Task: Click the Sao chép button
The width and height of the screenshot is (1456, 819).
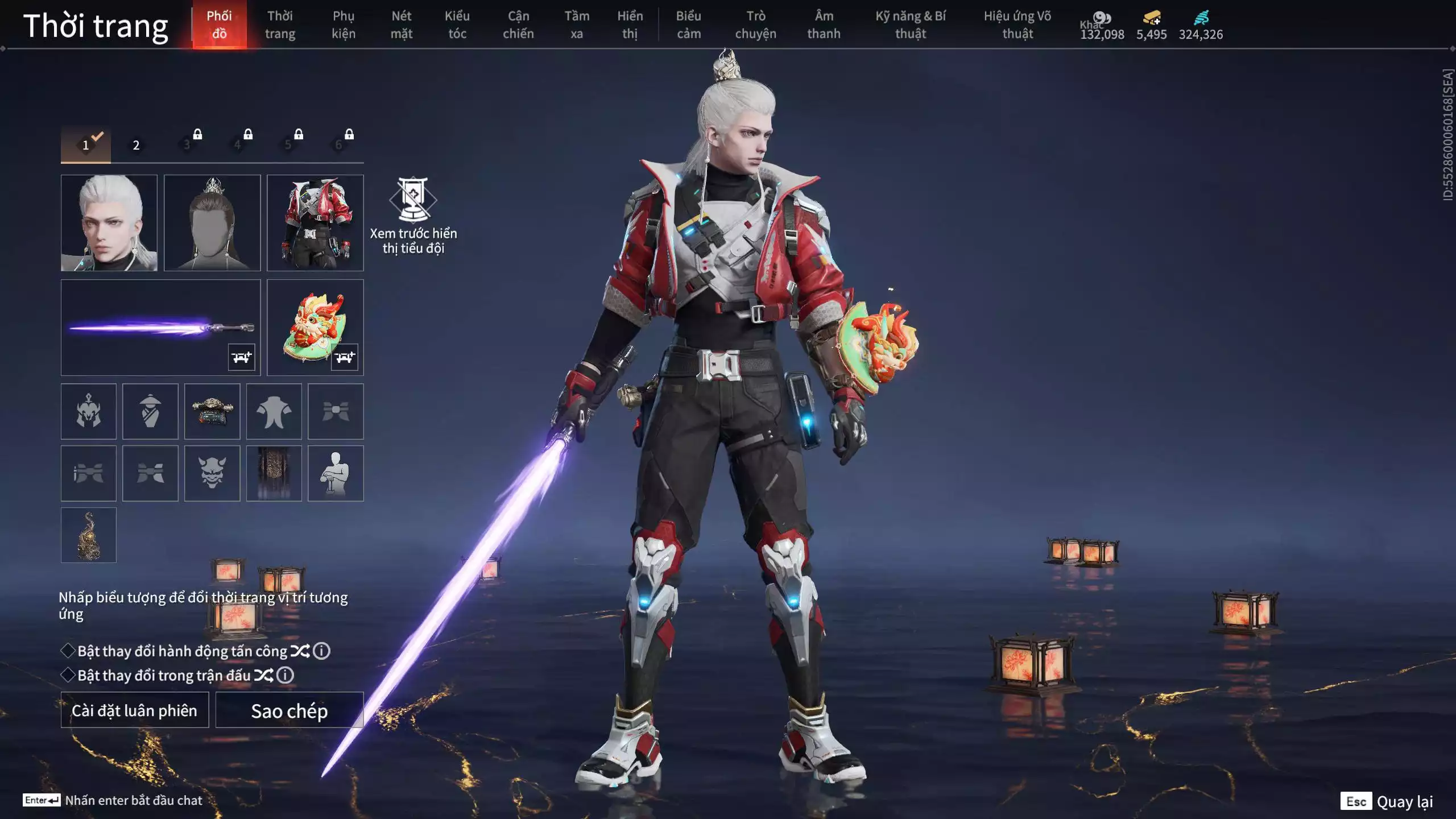Action: pyautogui.click(x=289, y=710)
